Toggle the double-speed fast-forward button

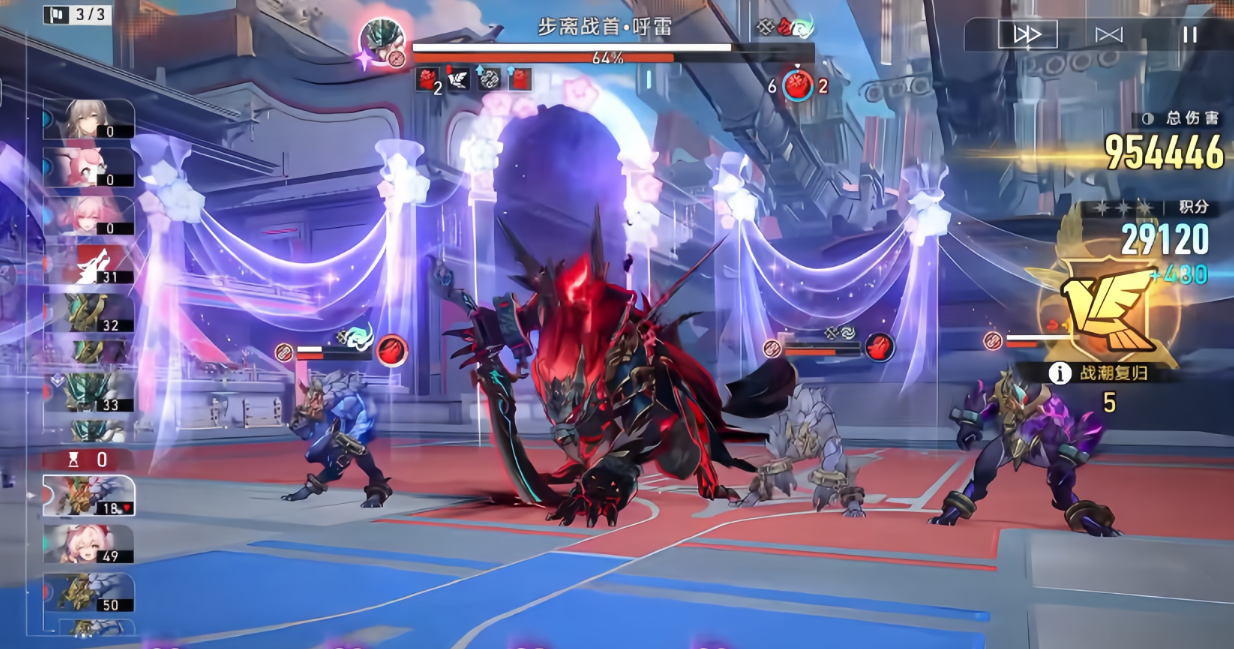click(x=1027, y=35)
